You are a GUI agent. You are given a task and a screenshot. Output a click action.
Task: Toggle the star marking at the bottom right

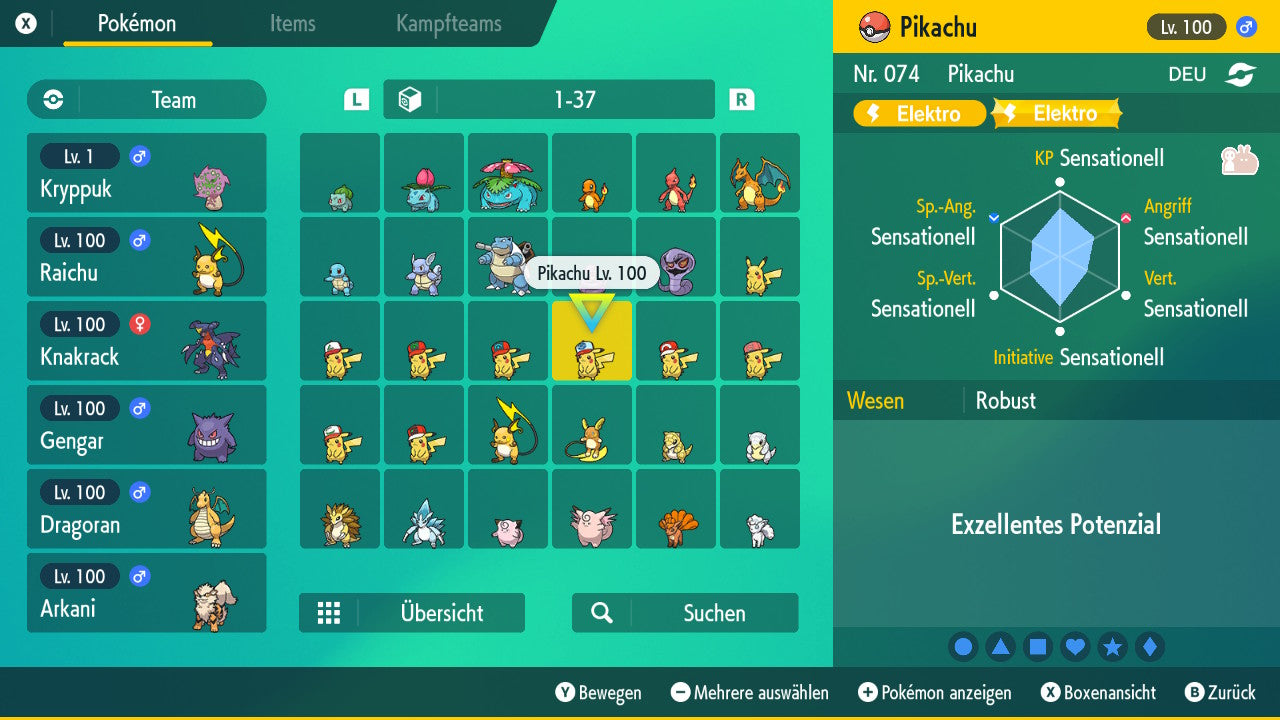tap(1112, 646)
